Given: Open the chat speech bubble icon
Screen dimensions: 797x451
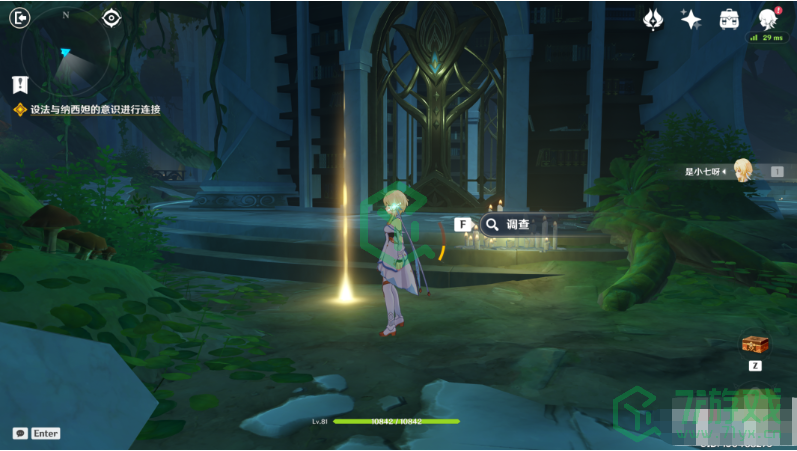Looking at the screenshot, I should coord(19,433).
